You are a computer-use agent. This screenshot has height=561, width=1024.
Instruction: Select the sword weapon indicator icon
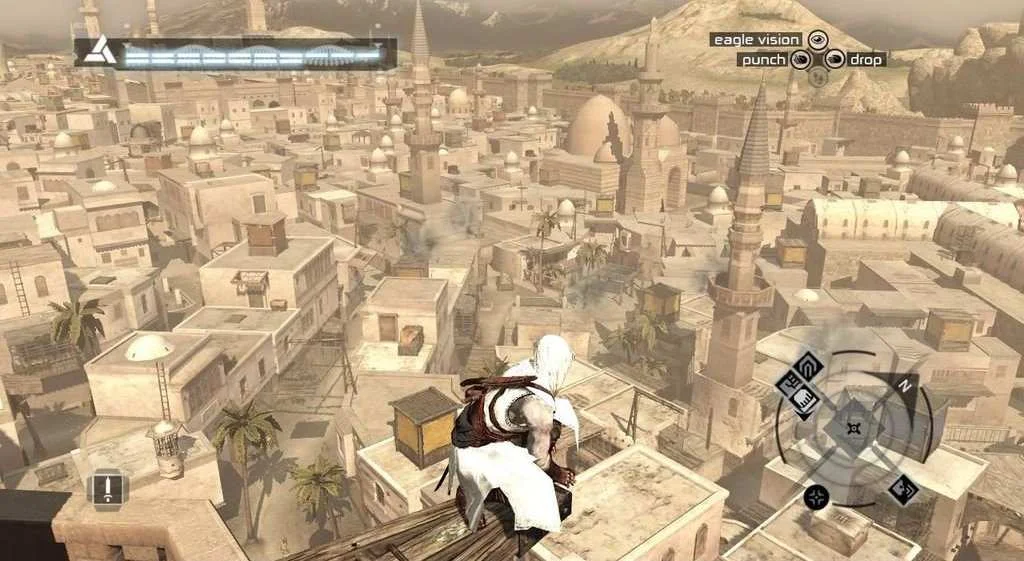[107, 489]
